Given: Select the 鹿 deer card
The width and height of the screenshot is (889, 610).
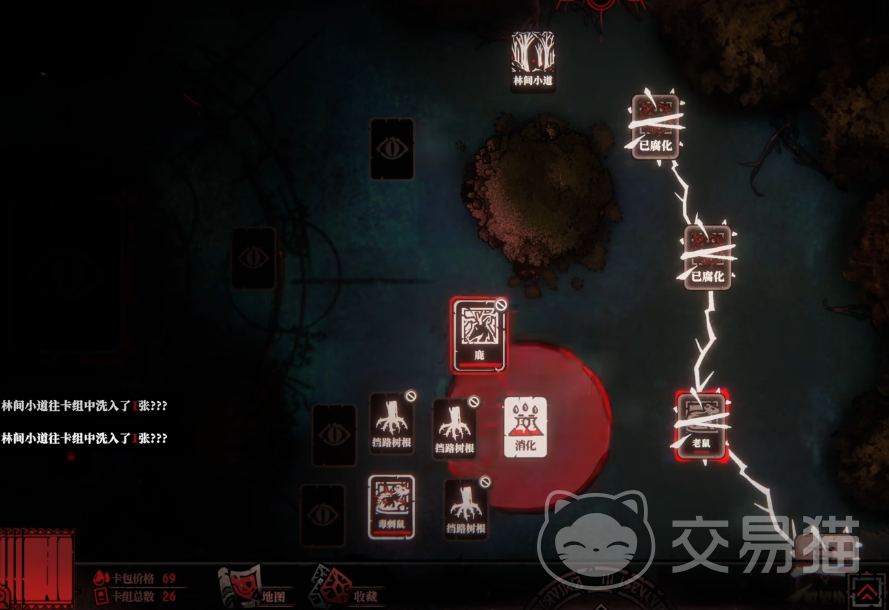Looking at the screenshot, I should pos(478,334).
